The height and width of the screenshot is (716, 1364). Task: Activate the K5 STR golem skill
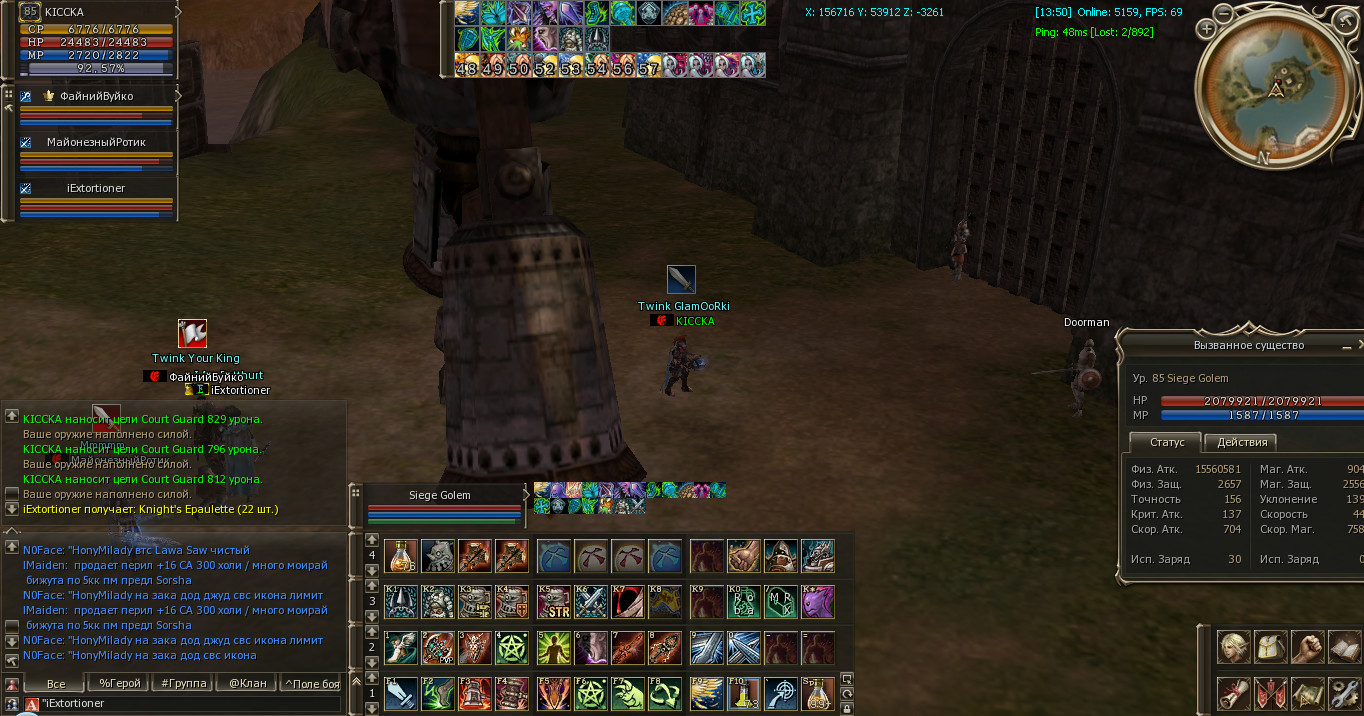553,602
